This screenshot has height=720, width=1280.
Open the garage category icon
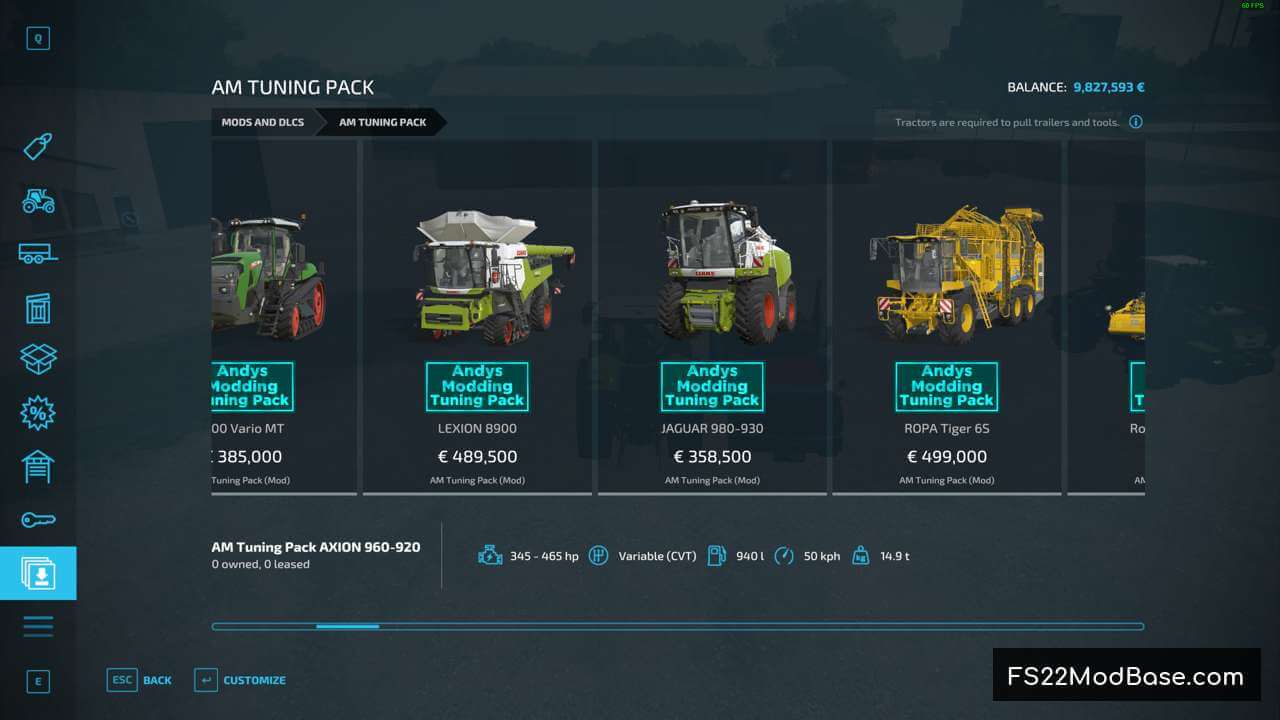(x=38, y=466)
